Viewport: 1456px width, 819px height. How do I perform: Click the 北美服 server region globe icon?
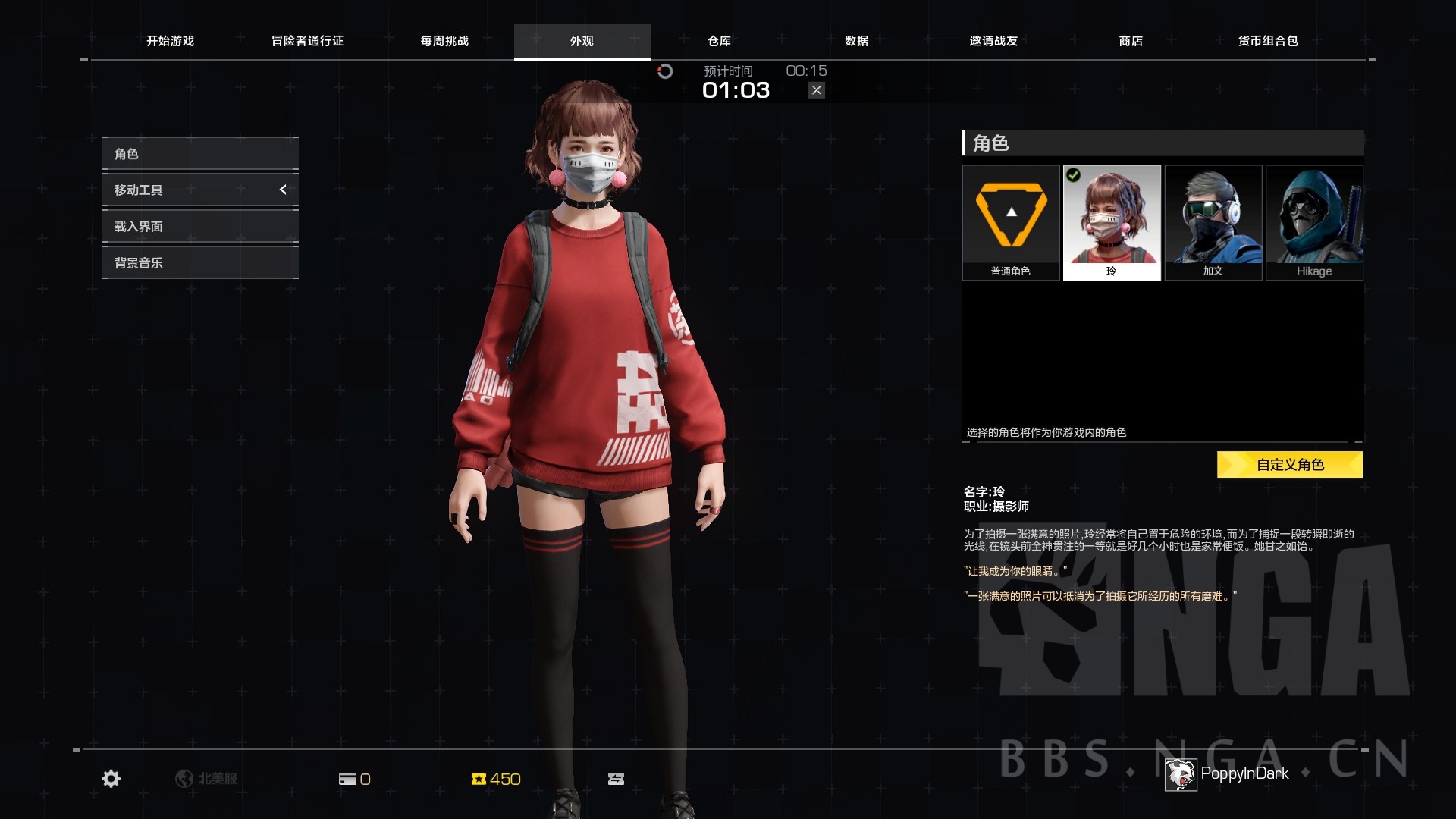click(184, 779)
